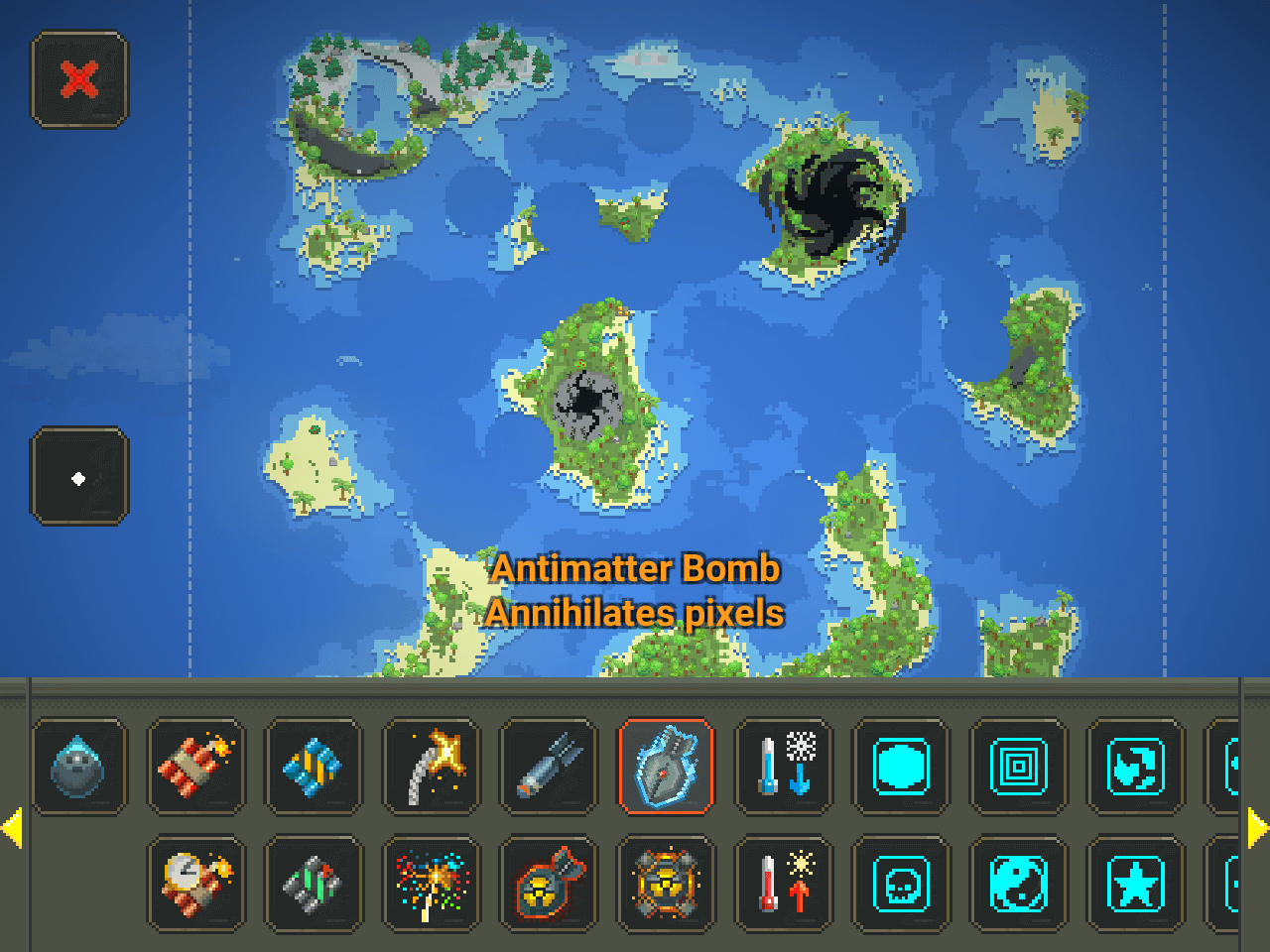This screenshot has height=952, width=1270.
Task: Pick the timed TNT with clock
Action: (x=195, y=884)
